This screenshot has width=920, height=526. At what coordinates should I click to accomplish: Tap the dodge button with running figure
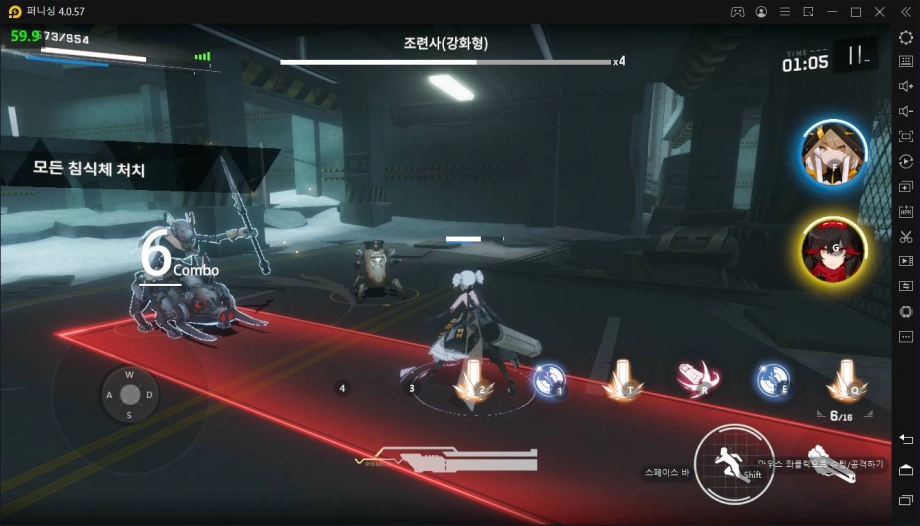click(733, 463)
